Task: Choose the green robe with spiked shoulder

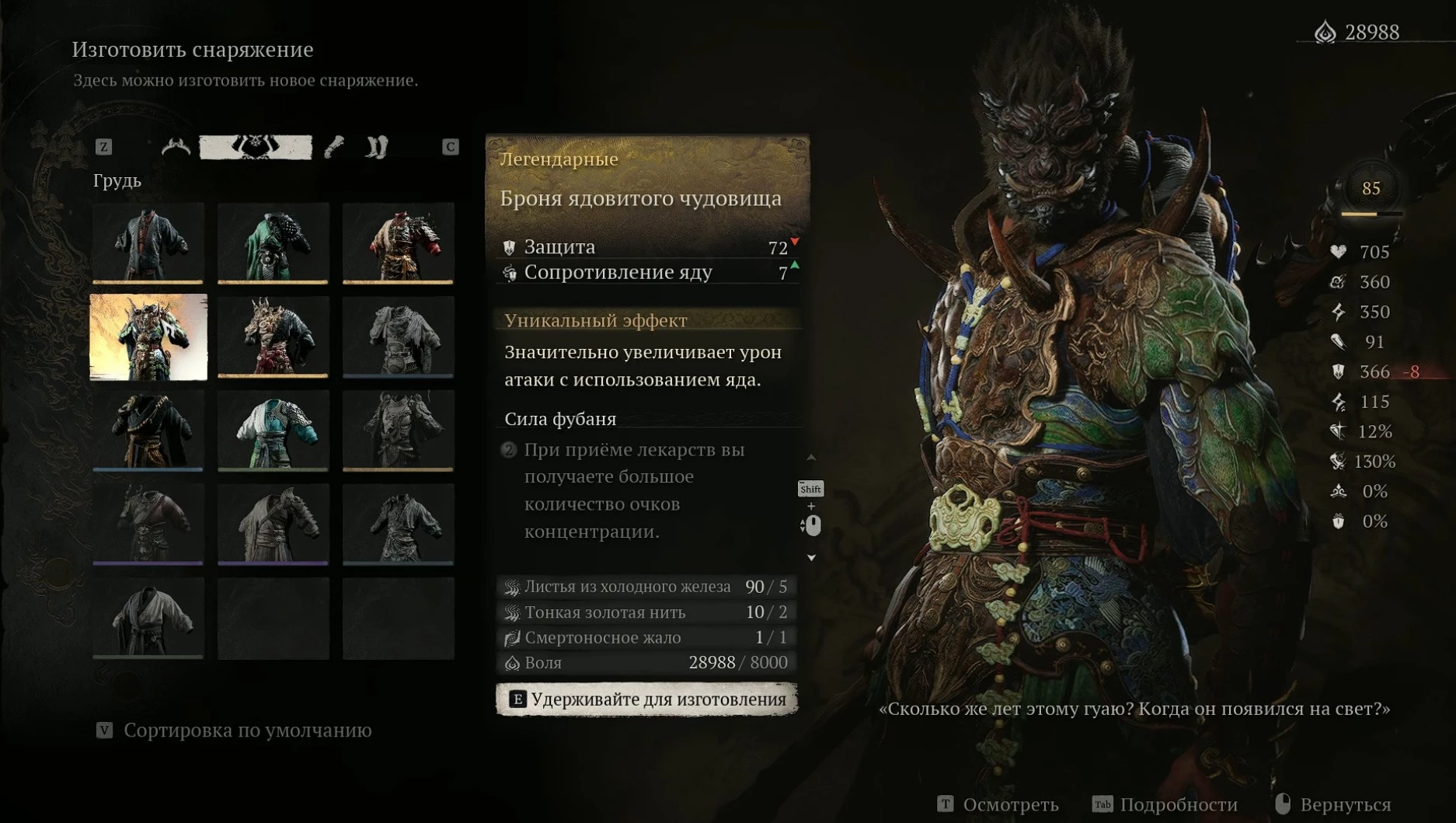Action: pos(273,243)
